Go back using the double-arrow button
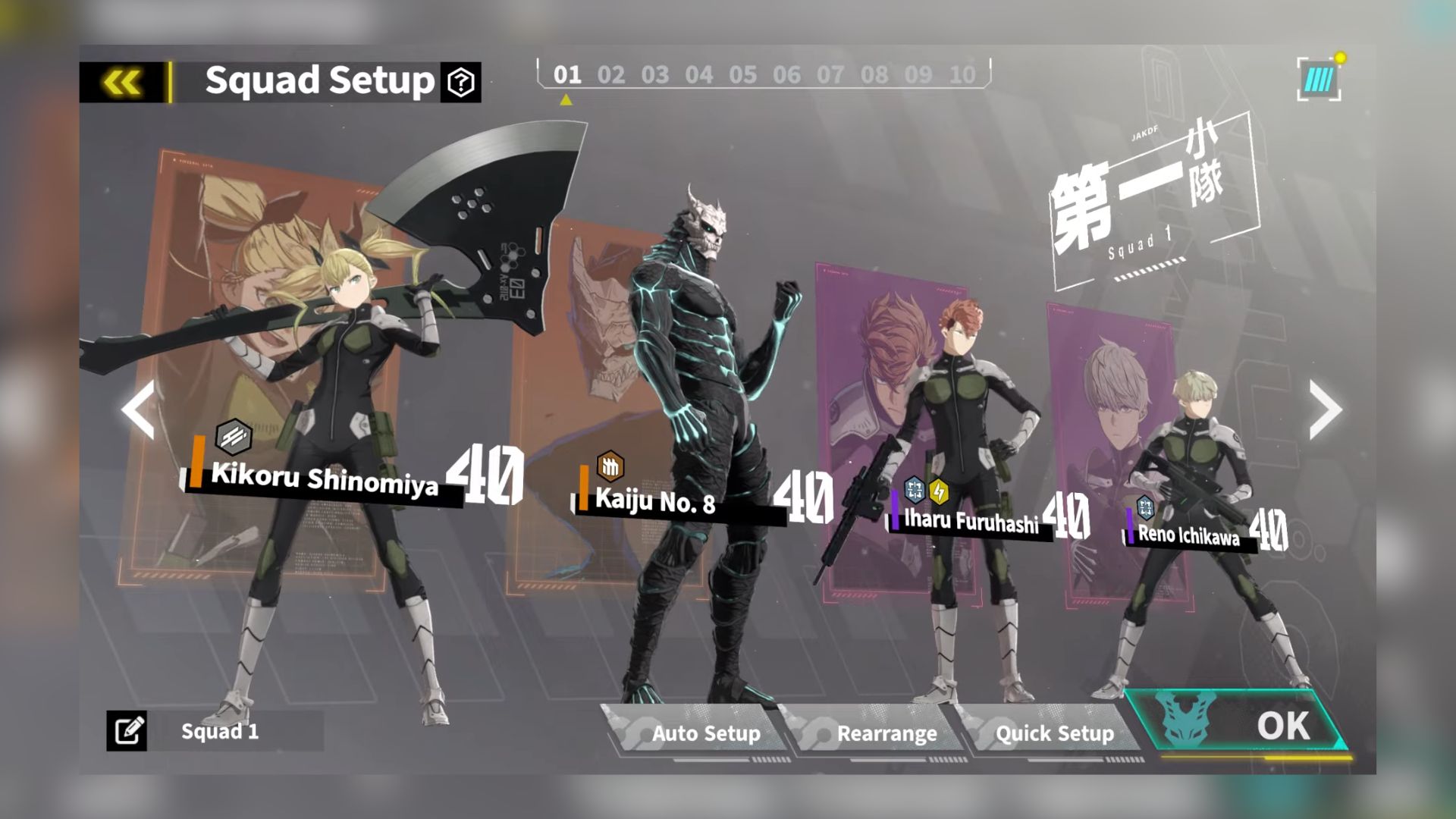 121,82
